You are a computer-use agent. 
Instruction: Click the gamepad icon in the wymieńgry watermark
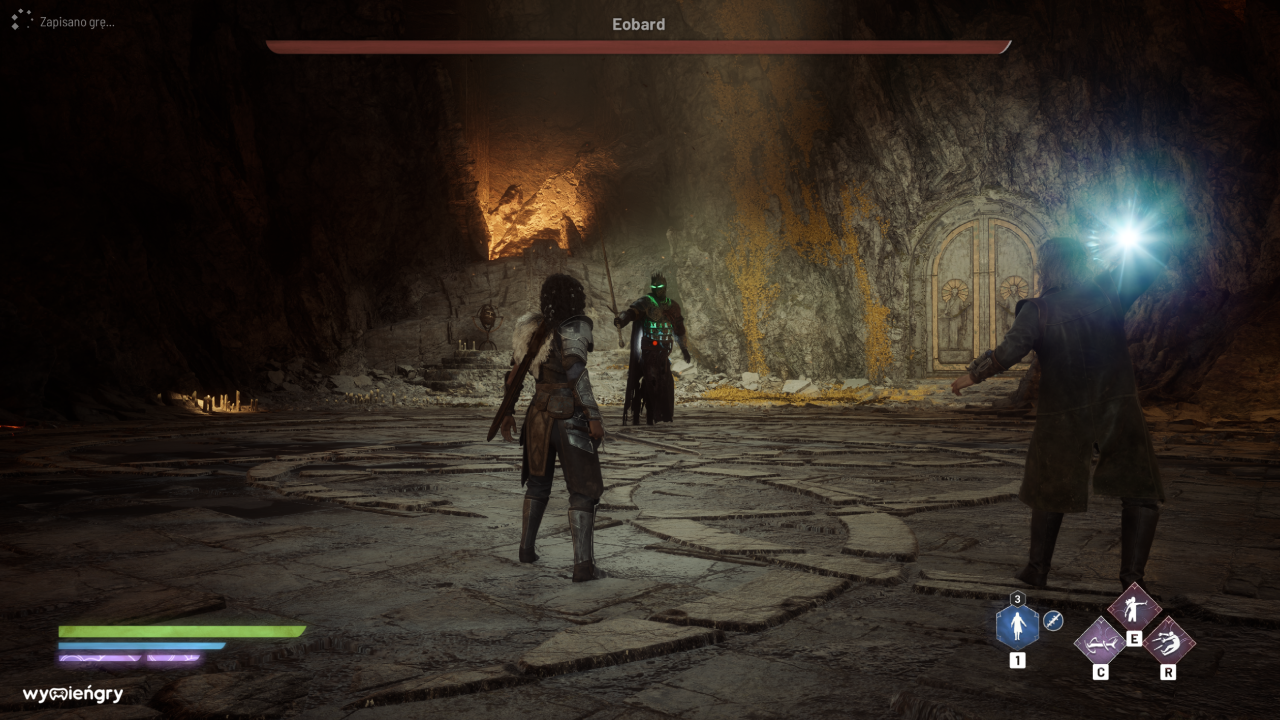[x=57, y=693]
